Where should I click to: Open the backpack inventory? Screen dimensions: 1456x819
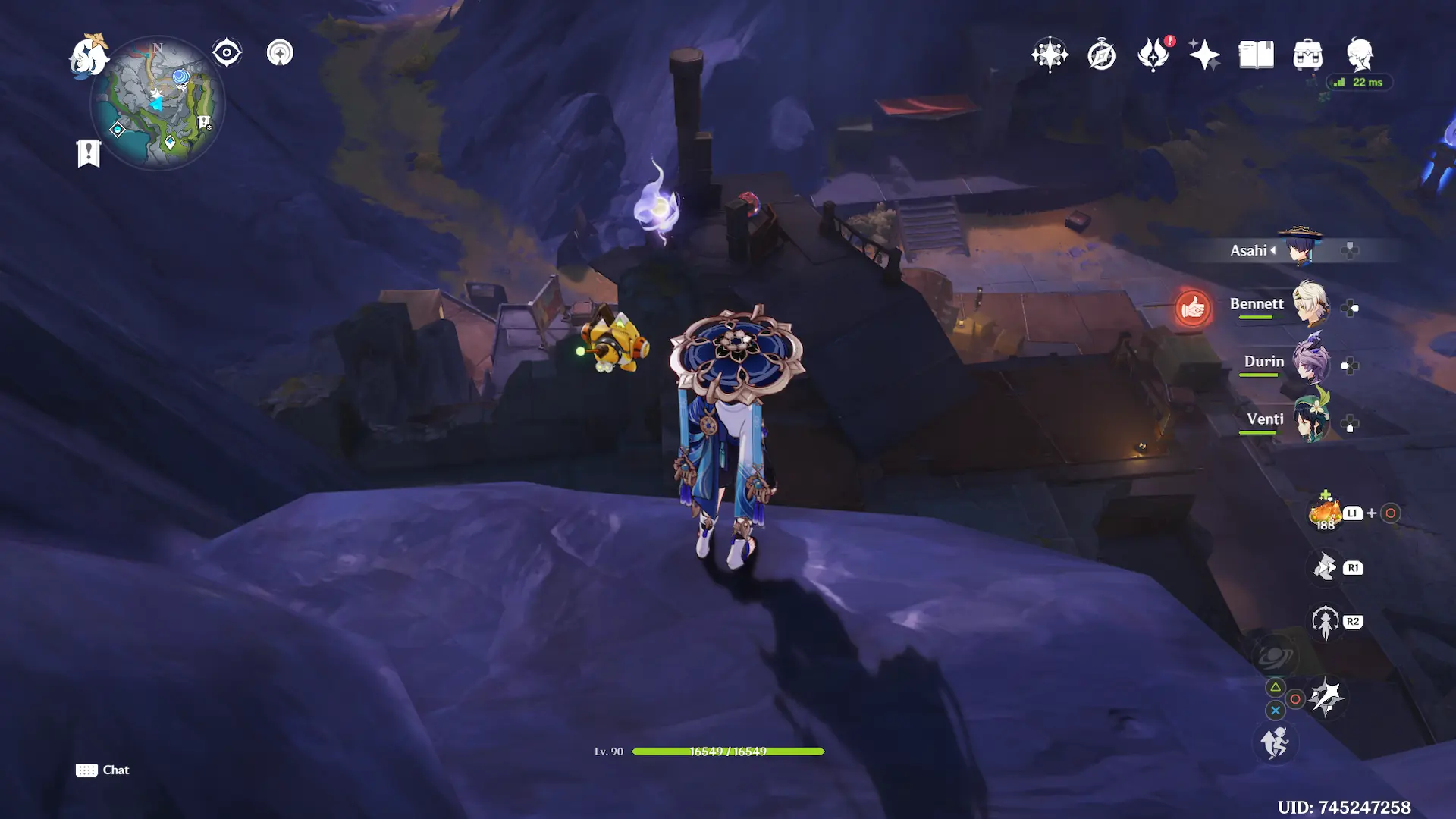pyautogui.click(x=1308, y=55)
